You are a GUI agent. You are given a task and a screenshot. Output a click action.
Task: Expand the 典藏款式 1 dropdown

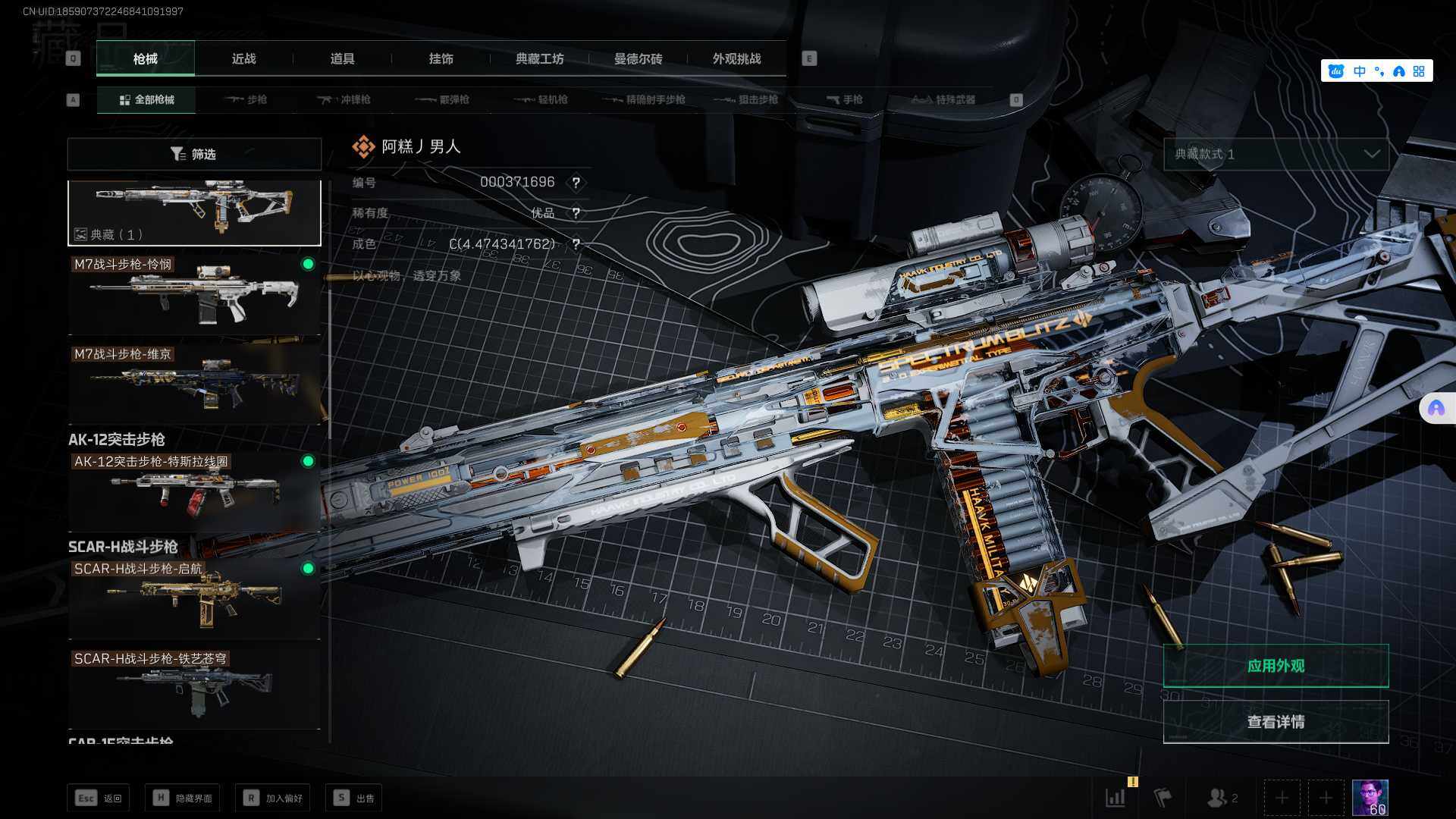1276,154
